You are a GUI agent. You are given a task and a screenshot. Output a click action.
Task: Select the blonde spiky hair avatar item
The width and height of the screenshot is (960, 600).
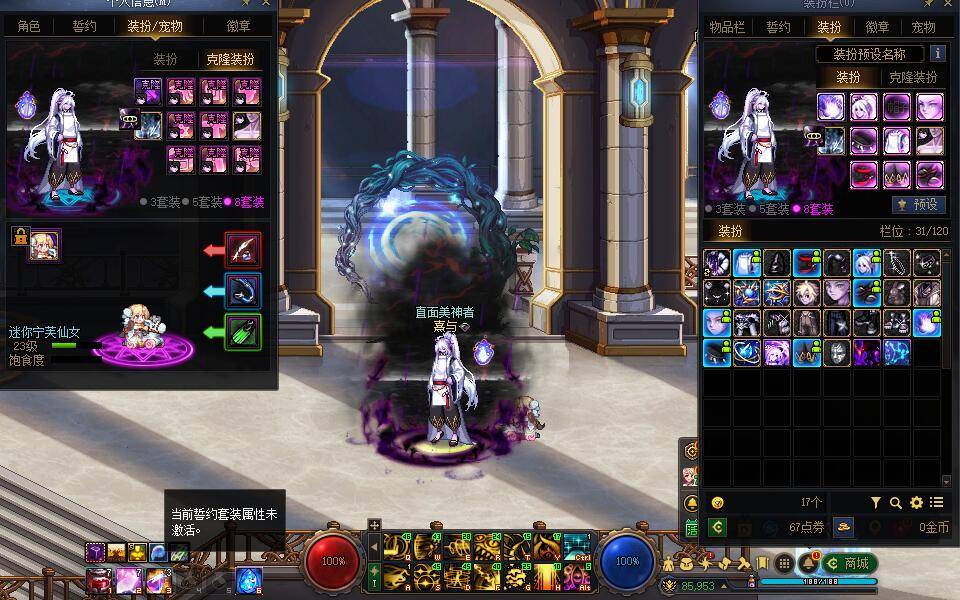click(806, 293)
